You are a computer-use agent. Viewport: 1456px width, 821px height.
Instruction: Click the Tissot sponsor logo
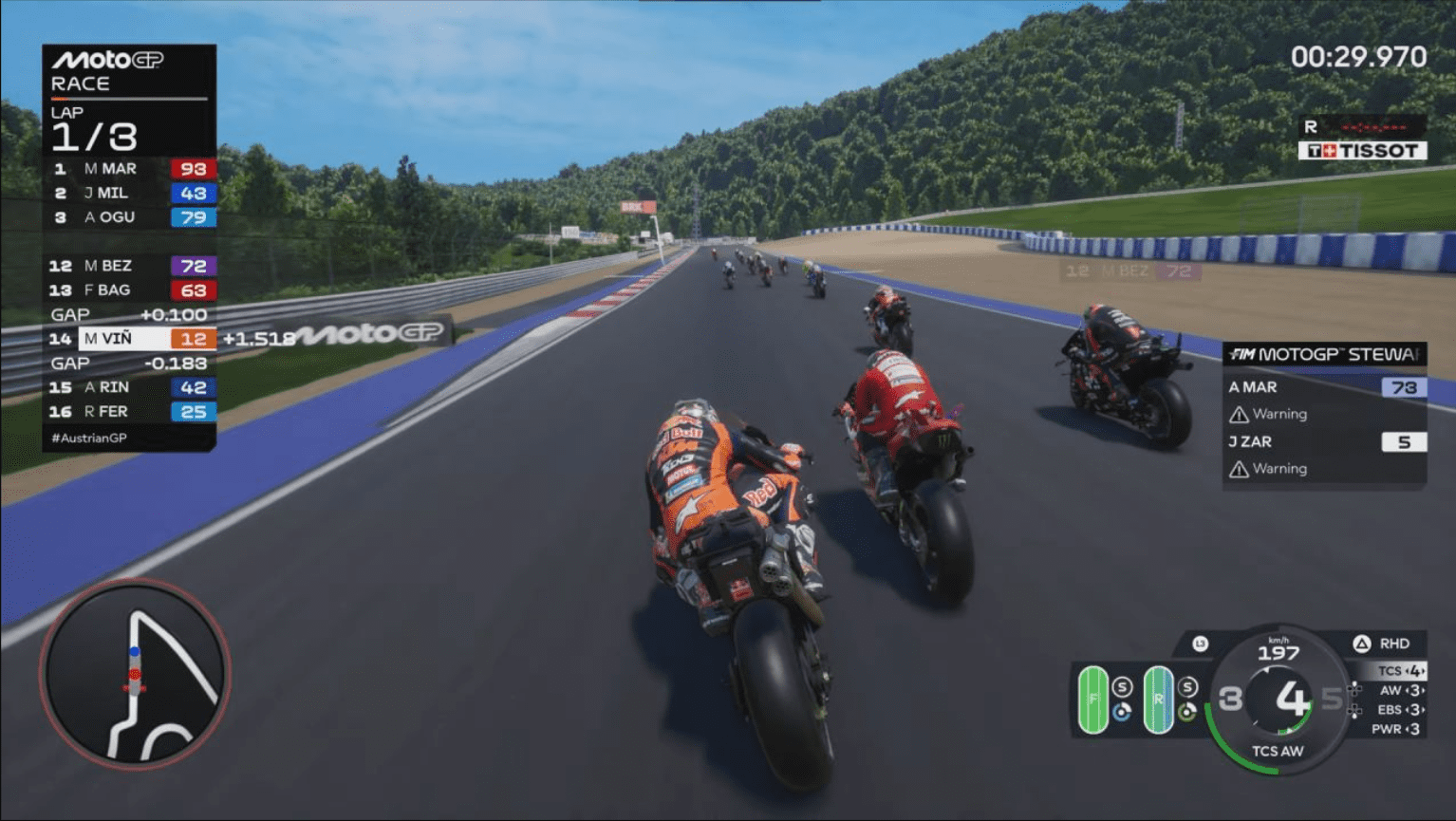pos(1361,149)
